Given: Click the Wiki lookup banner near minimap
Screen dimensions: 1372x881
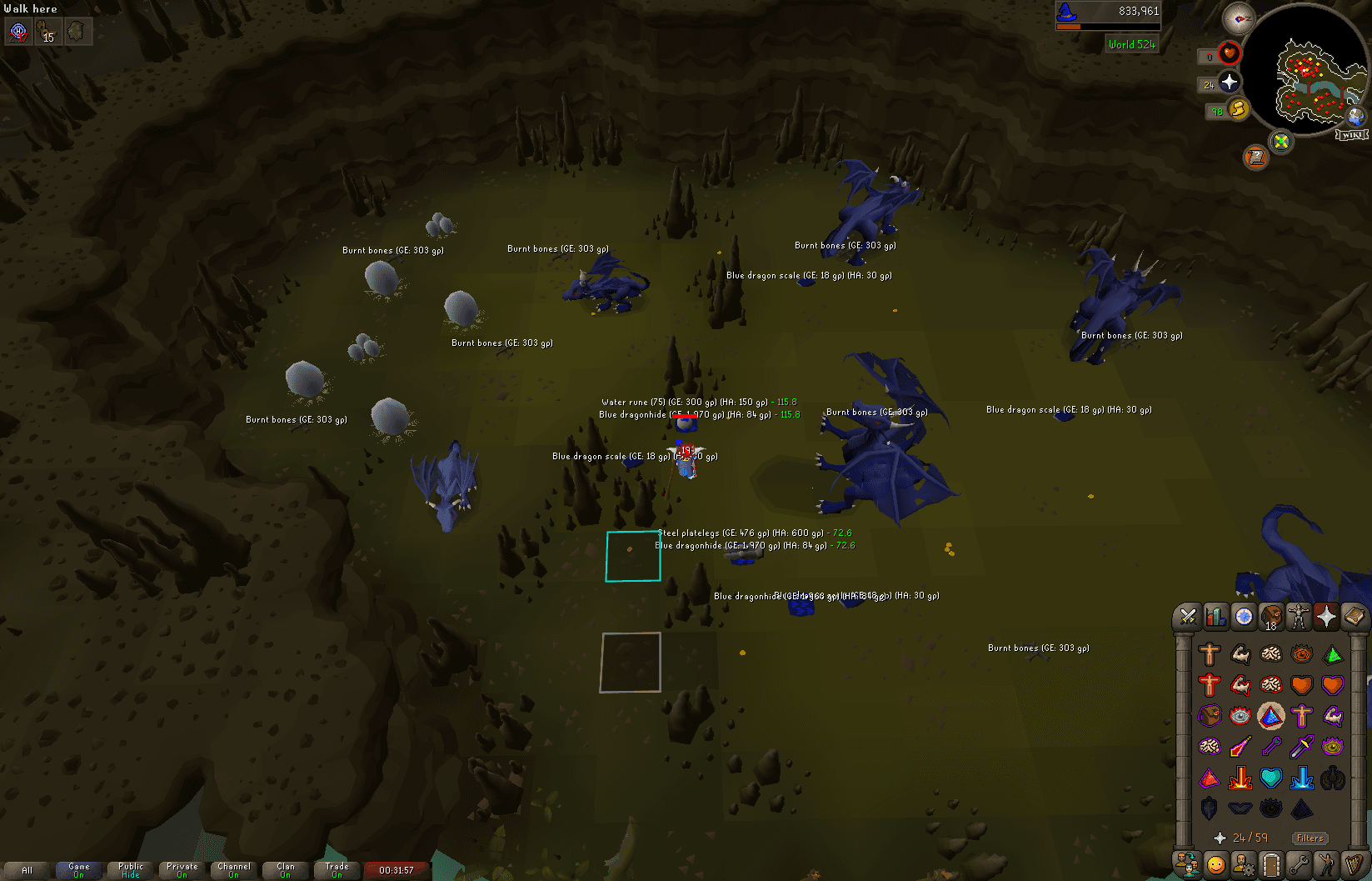Looking at the screenshot, I should coord(1351,133).
